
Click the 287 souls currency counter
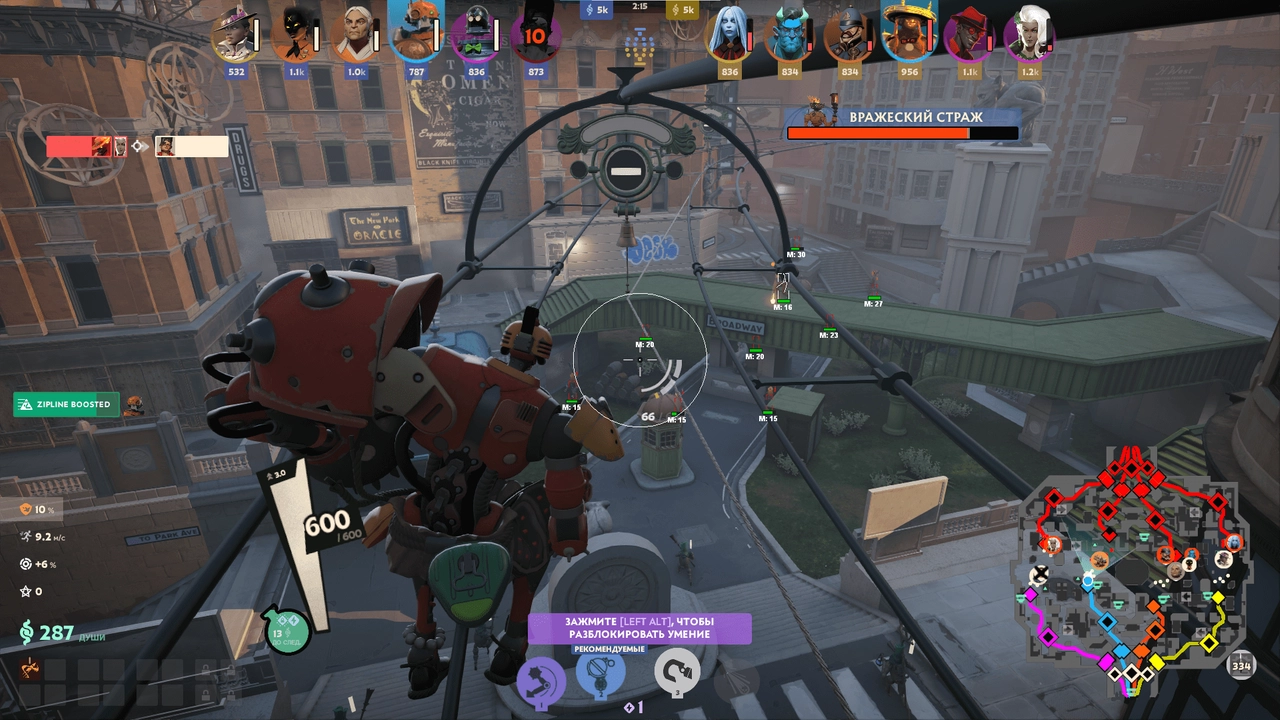click(48, 633)
